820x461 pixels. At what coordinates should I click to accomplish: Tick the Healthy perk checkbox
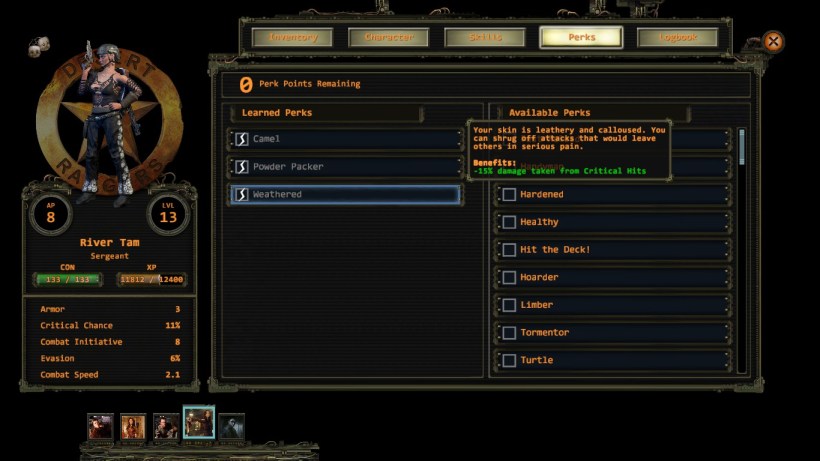[509, 222]
